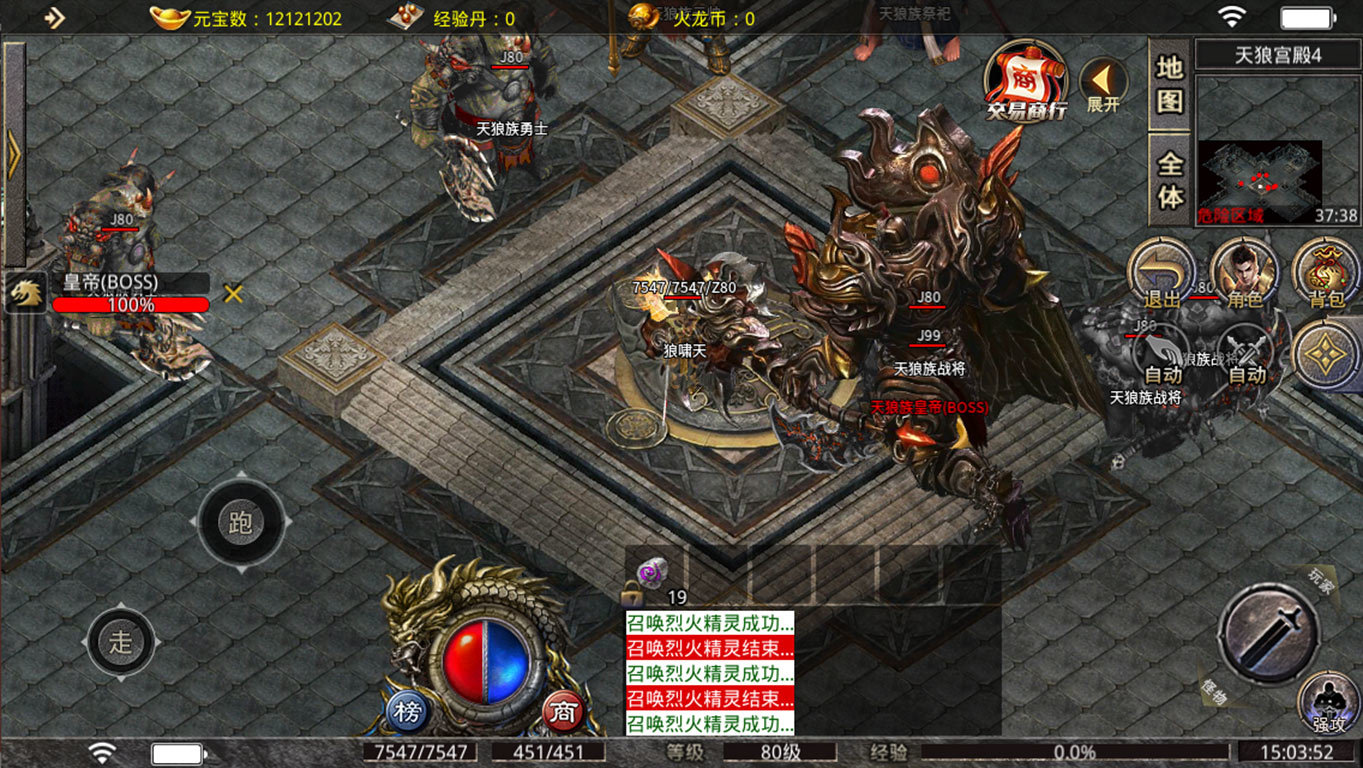The image size is (1363, 768).
Task: Toggle the crossed-swords 自动 auto-fight button
Action: (x=1246, y=357)
